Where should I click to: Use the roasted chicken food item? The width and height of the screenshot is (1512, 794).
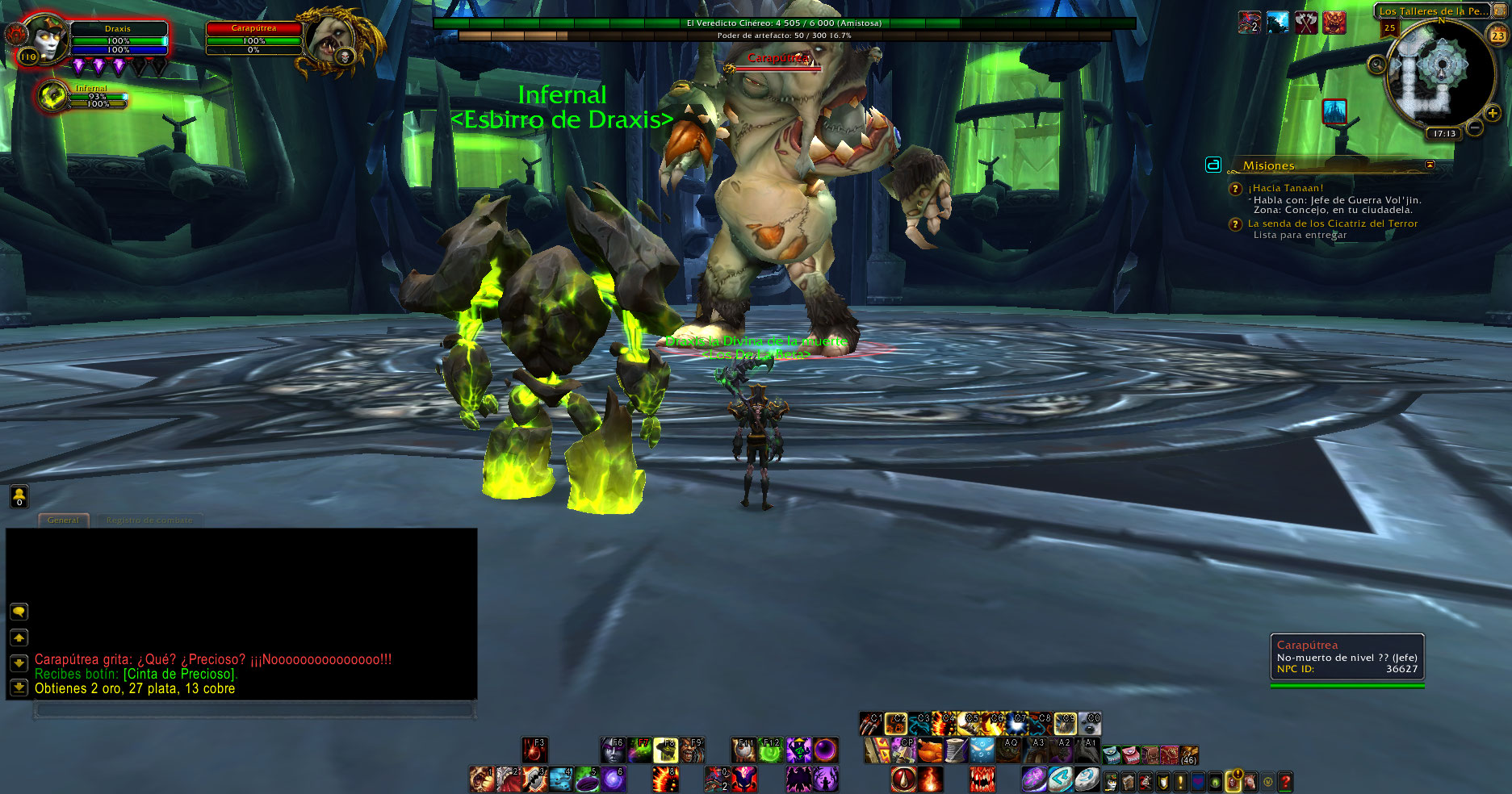(930, 750)
